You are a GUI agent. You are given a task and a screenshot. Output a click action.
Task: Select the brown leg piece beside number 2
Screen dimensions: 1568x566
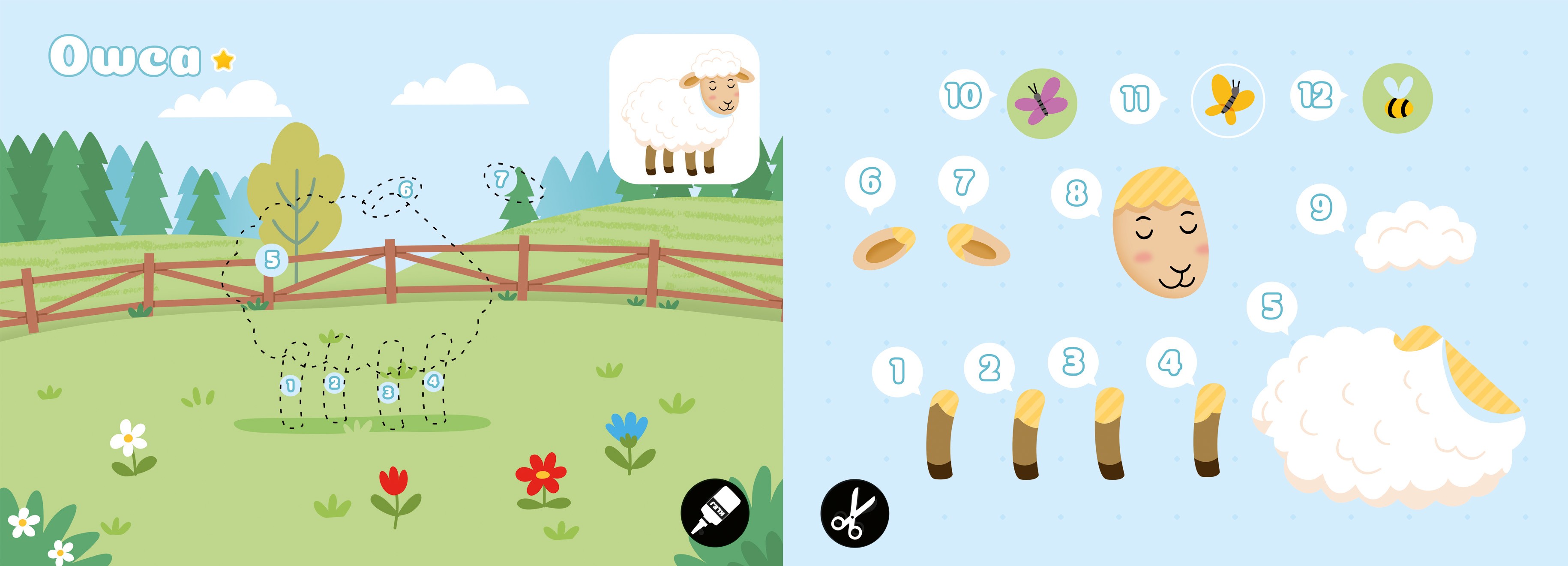tap(1028, 435)
